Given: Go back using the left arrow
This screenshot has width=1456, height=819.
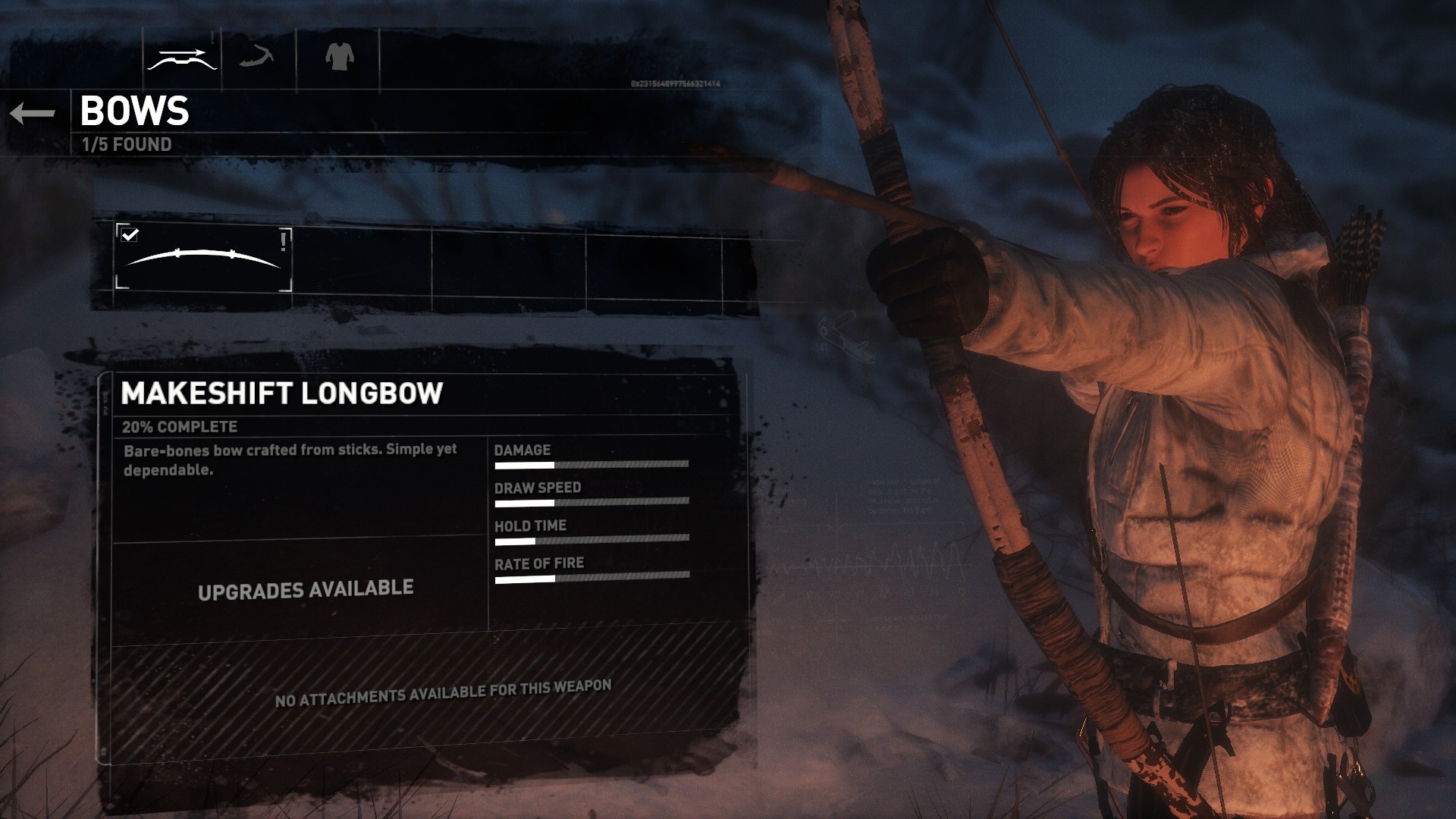Looking at the screenshot, I should [33, 114].
